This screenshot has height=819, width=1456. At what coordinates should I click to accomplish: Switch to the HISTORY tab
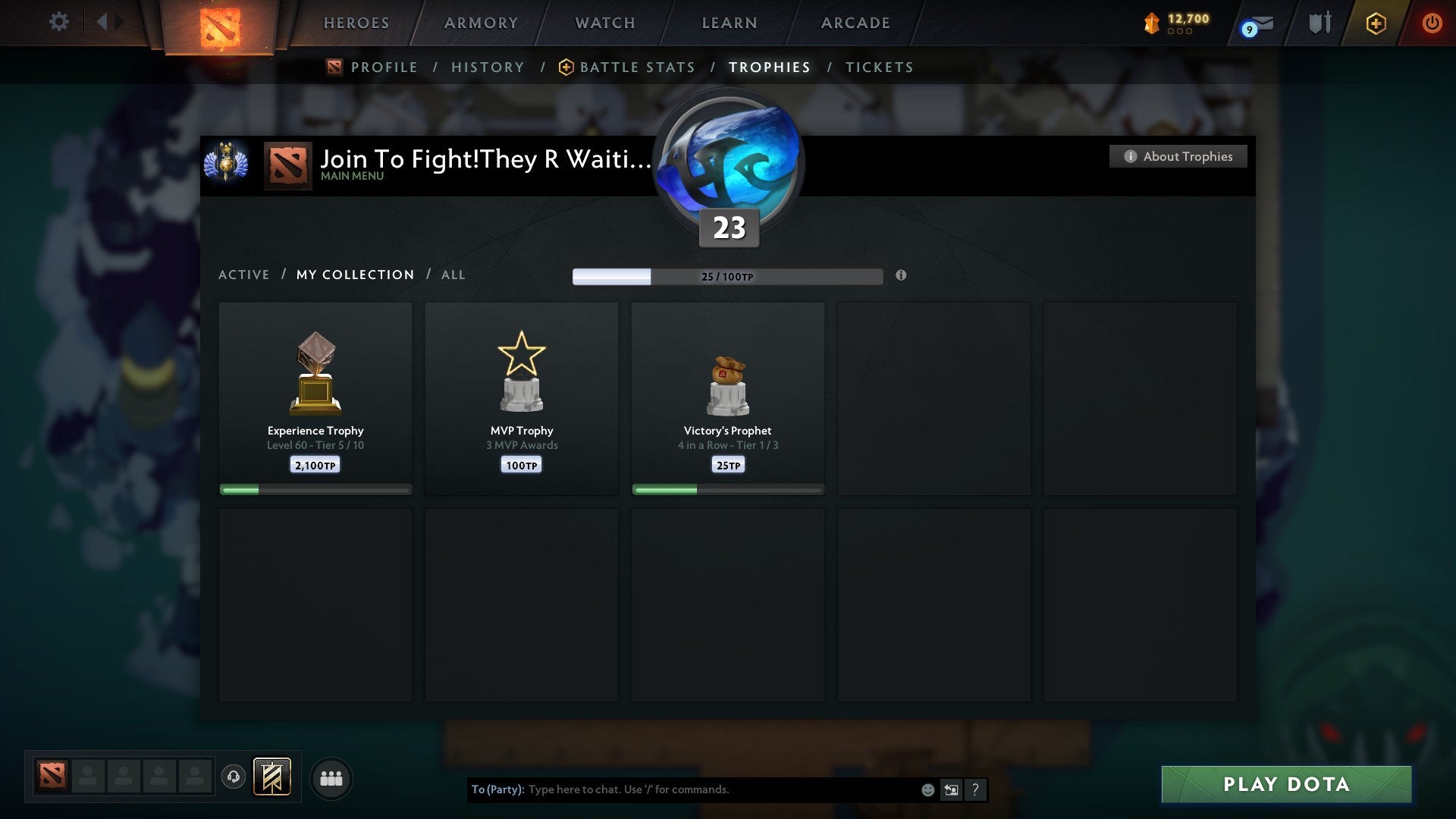488,67
